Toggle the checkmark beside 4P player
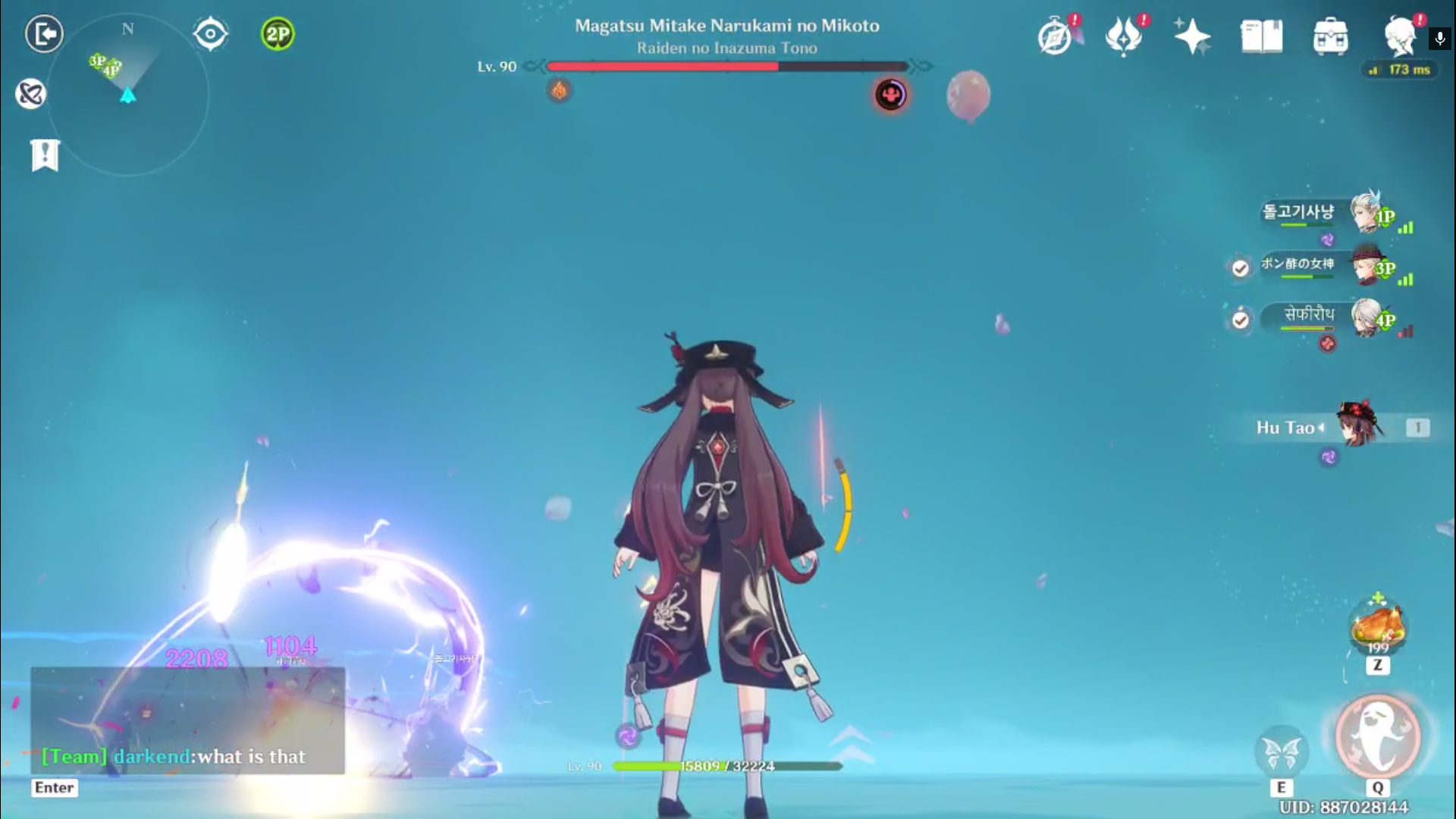This screenshot has width=1456, height=819. tap(1240, 321)
